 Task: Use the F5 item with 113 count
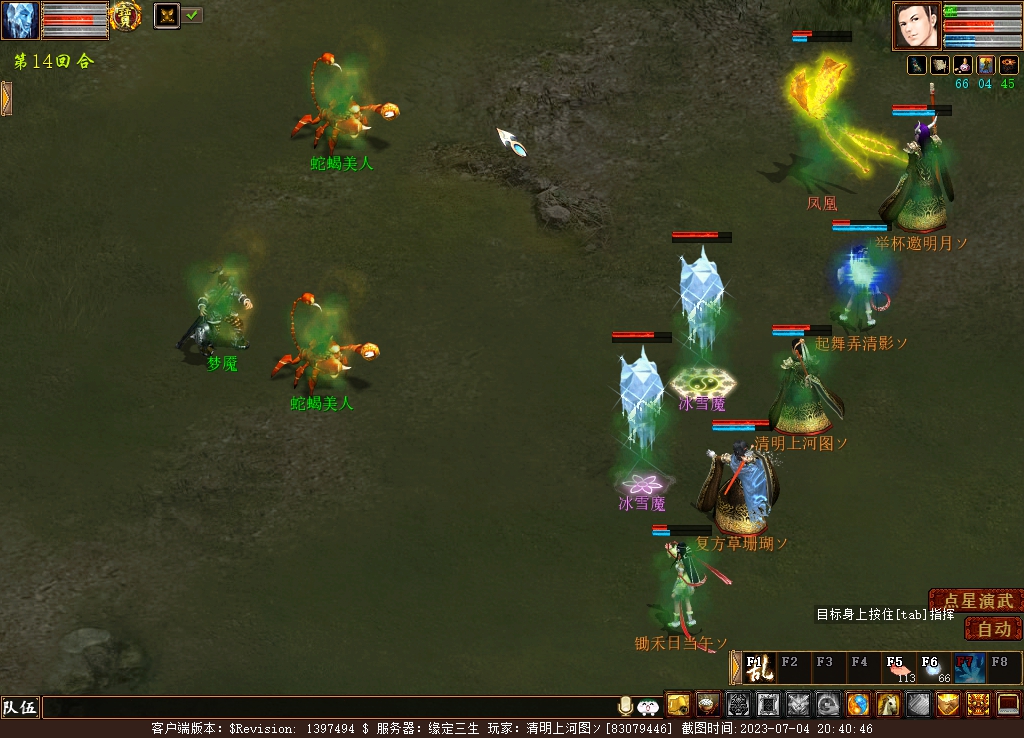(898, 668)
